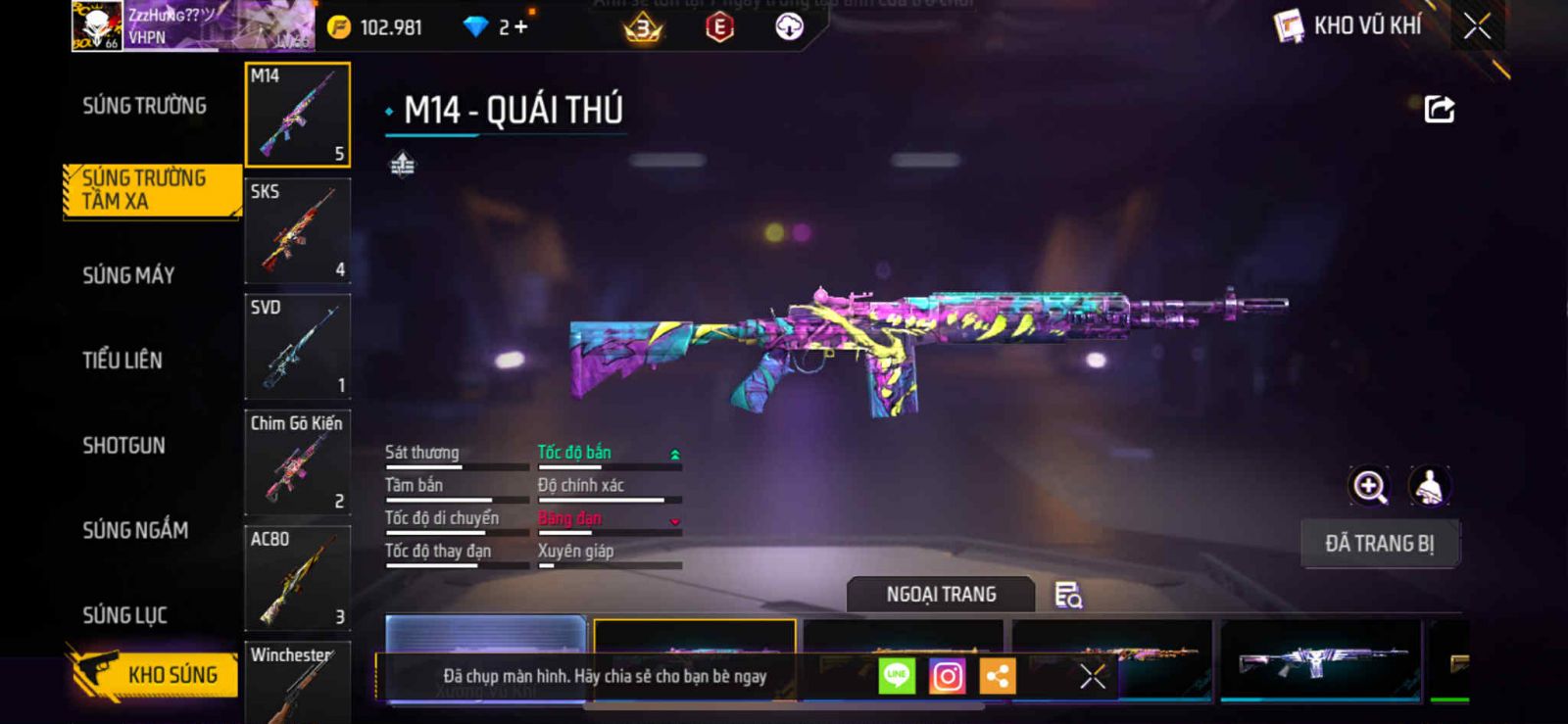Choose the Chim Gõ Kiến weapon

297,461
